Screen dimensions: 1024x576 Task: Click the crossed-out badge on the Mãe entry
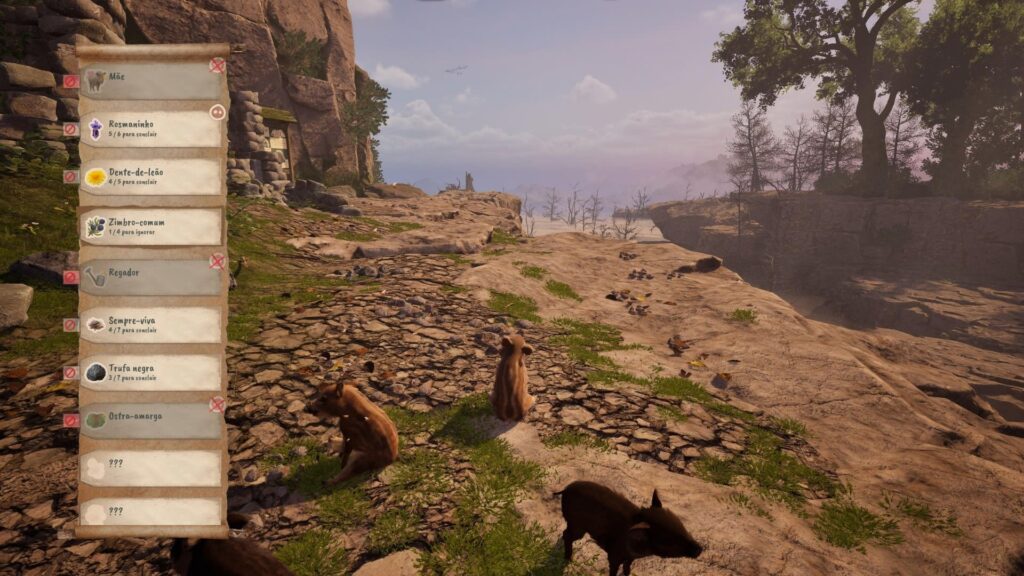[217, 65]
